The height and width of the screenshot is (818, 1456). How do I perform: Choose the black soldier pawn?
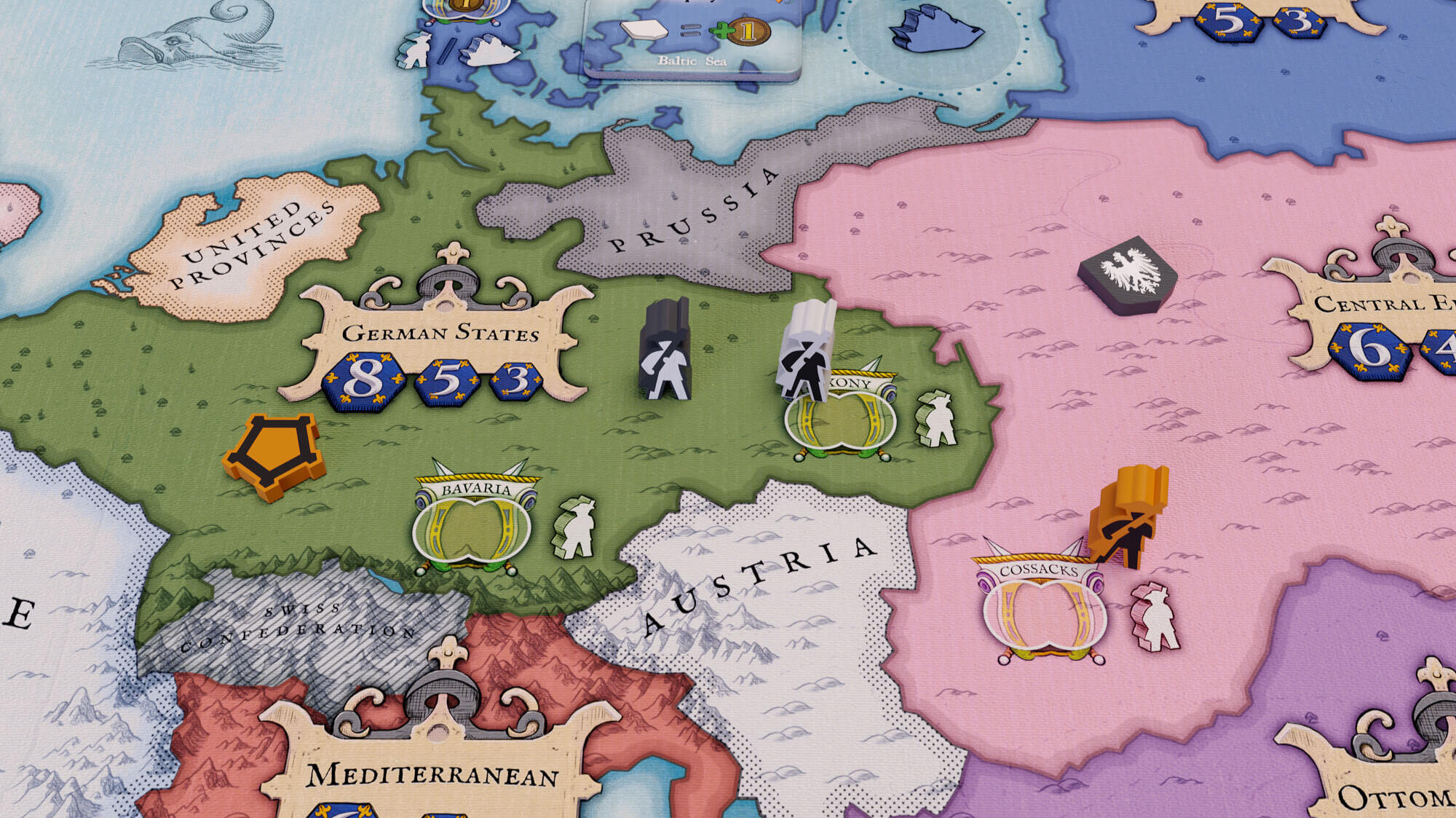(x=664, y=350)
